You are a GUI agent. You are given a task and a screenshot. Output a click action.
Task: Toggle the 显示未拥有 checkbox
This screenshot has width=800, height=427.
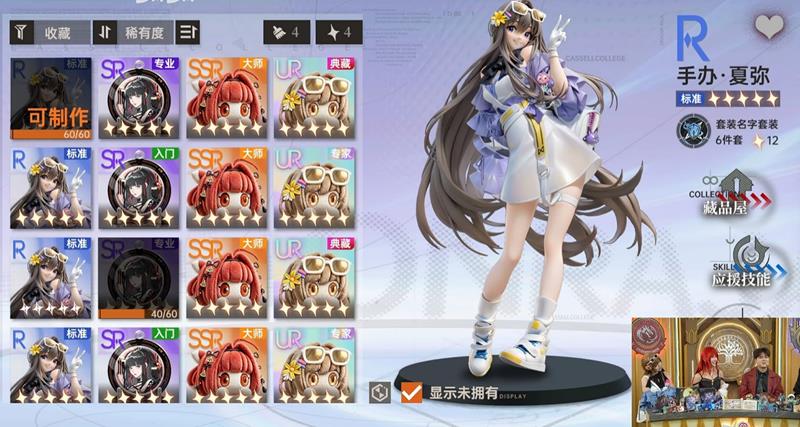(x=411, y=391)
